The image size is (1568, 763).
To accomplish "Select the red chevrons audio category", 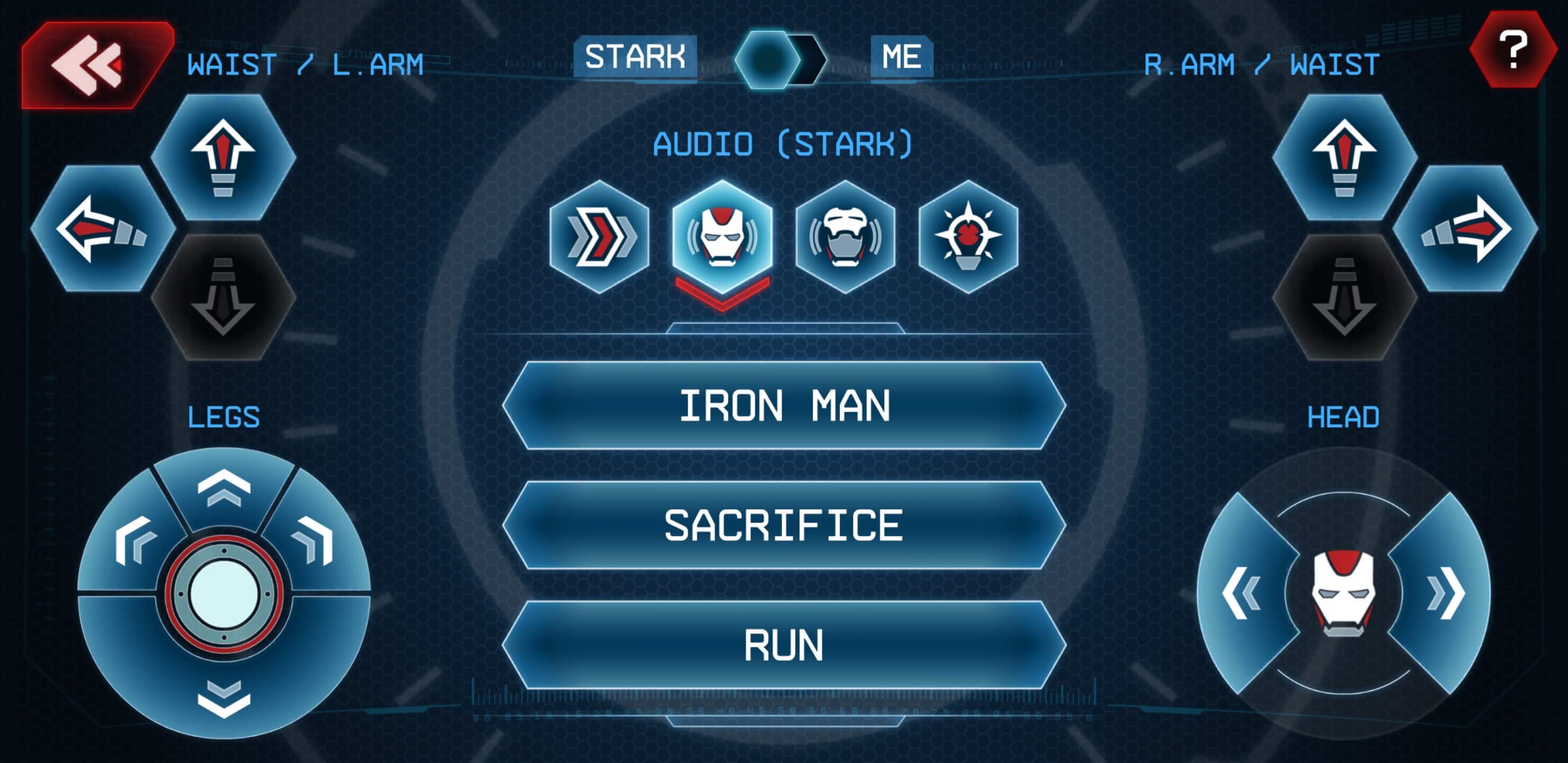I will tap(600, 236).
